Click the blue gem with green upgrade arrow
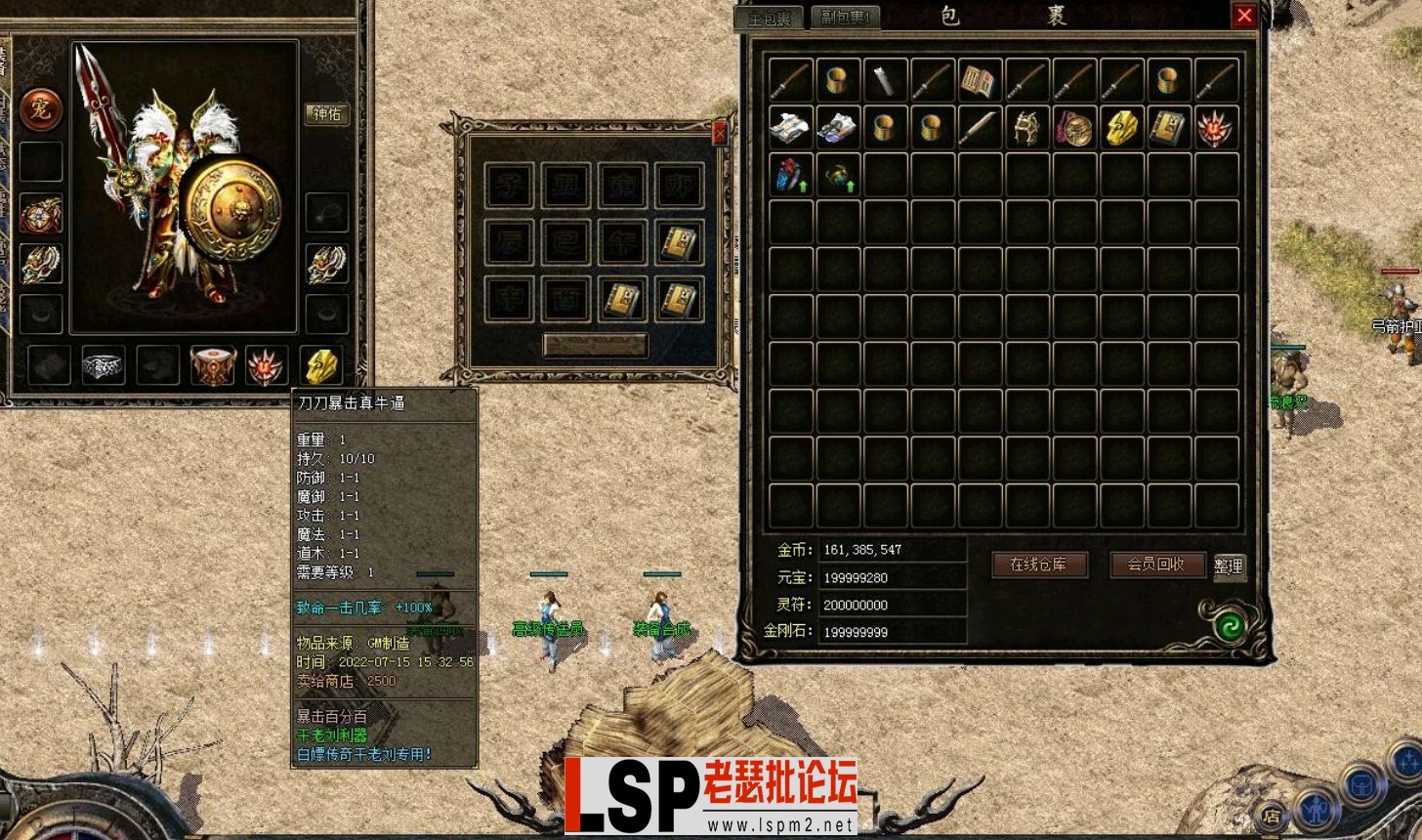 pos(788,176)
